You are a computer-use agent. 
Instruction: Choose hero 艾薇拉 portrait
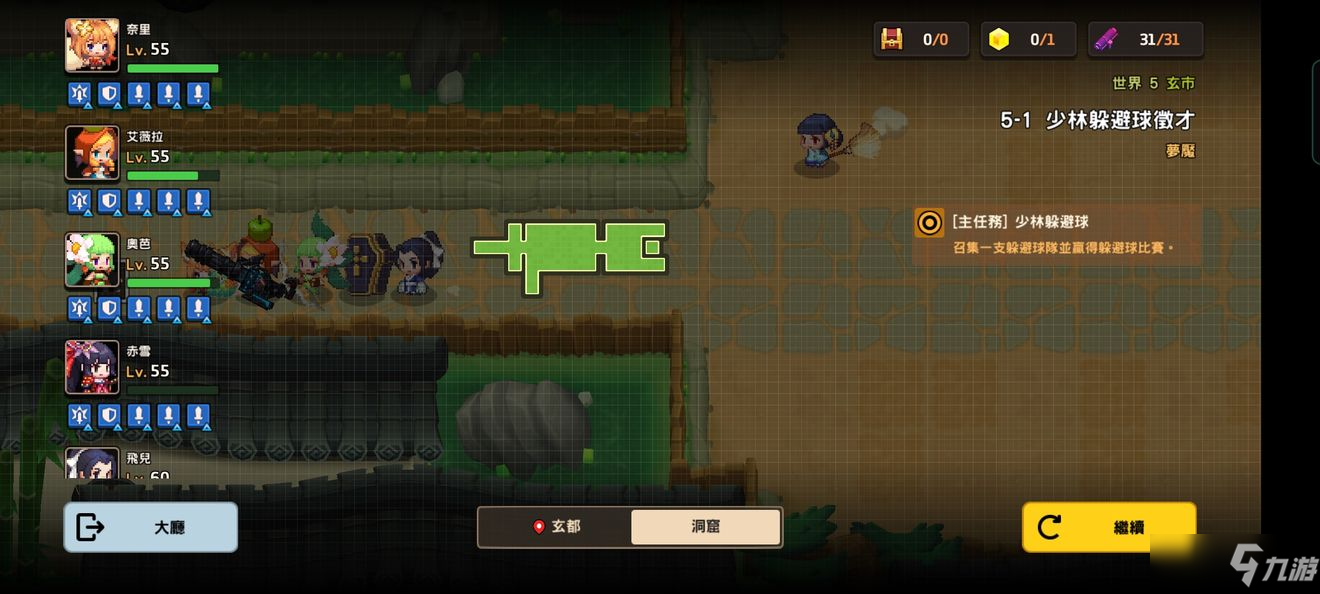(92, 153)
